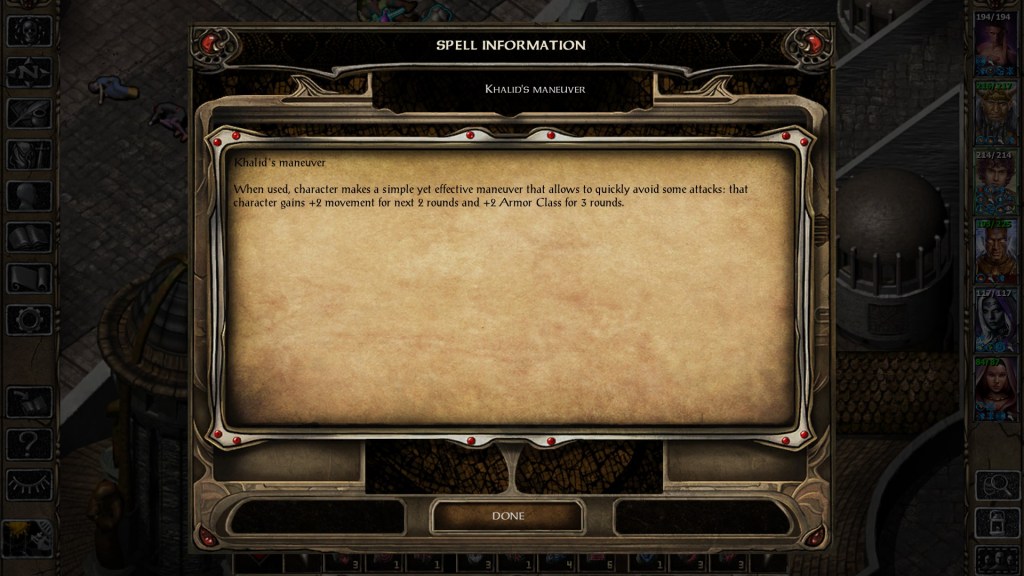Open the priest scroll icon

(29, 278)
